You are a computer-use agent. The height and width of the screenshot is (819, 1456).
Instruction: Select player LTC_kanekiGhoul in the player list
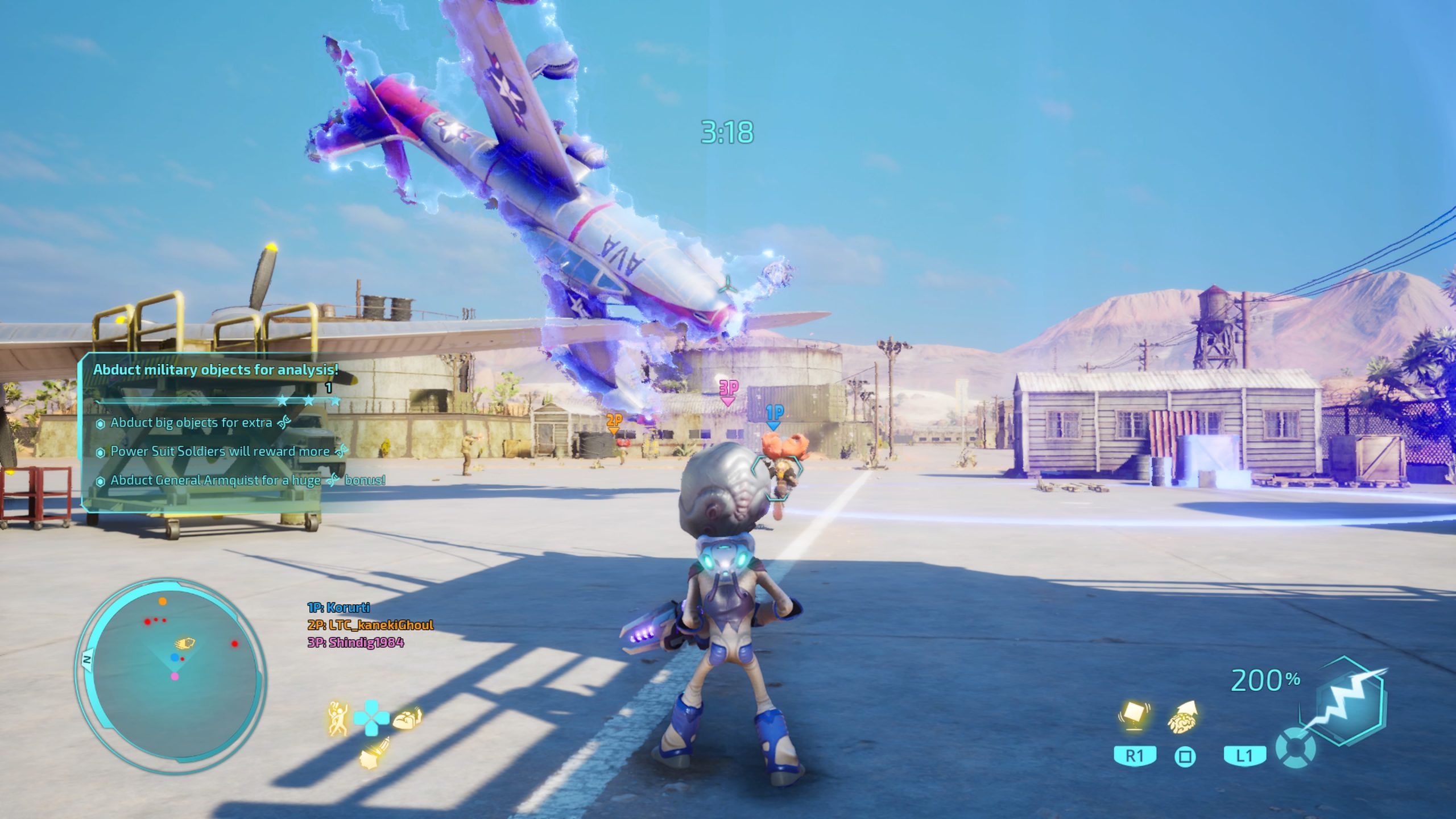[x=370, y=625]
